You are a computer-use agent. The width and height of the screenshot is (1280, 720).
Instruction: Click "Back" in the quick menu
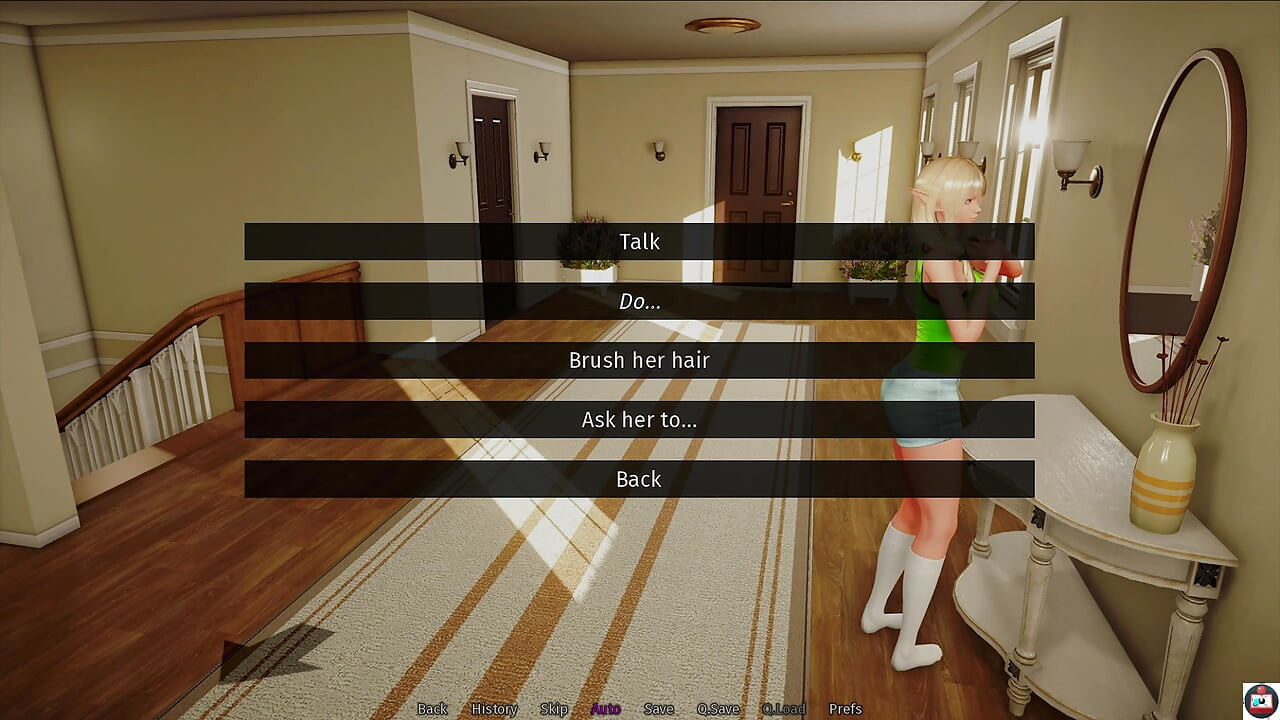432,708
